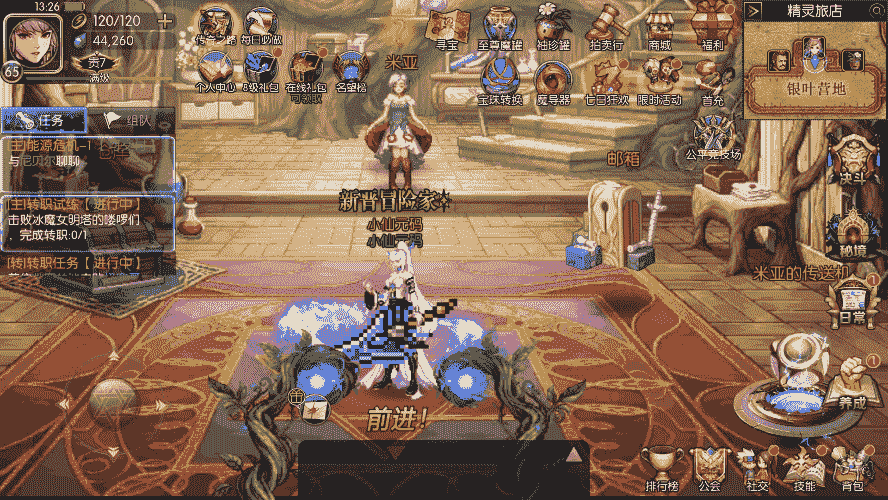Open the player portrait profile

tap(29, 39)
